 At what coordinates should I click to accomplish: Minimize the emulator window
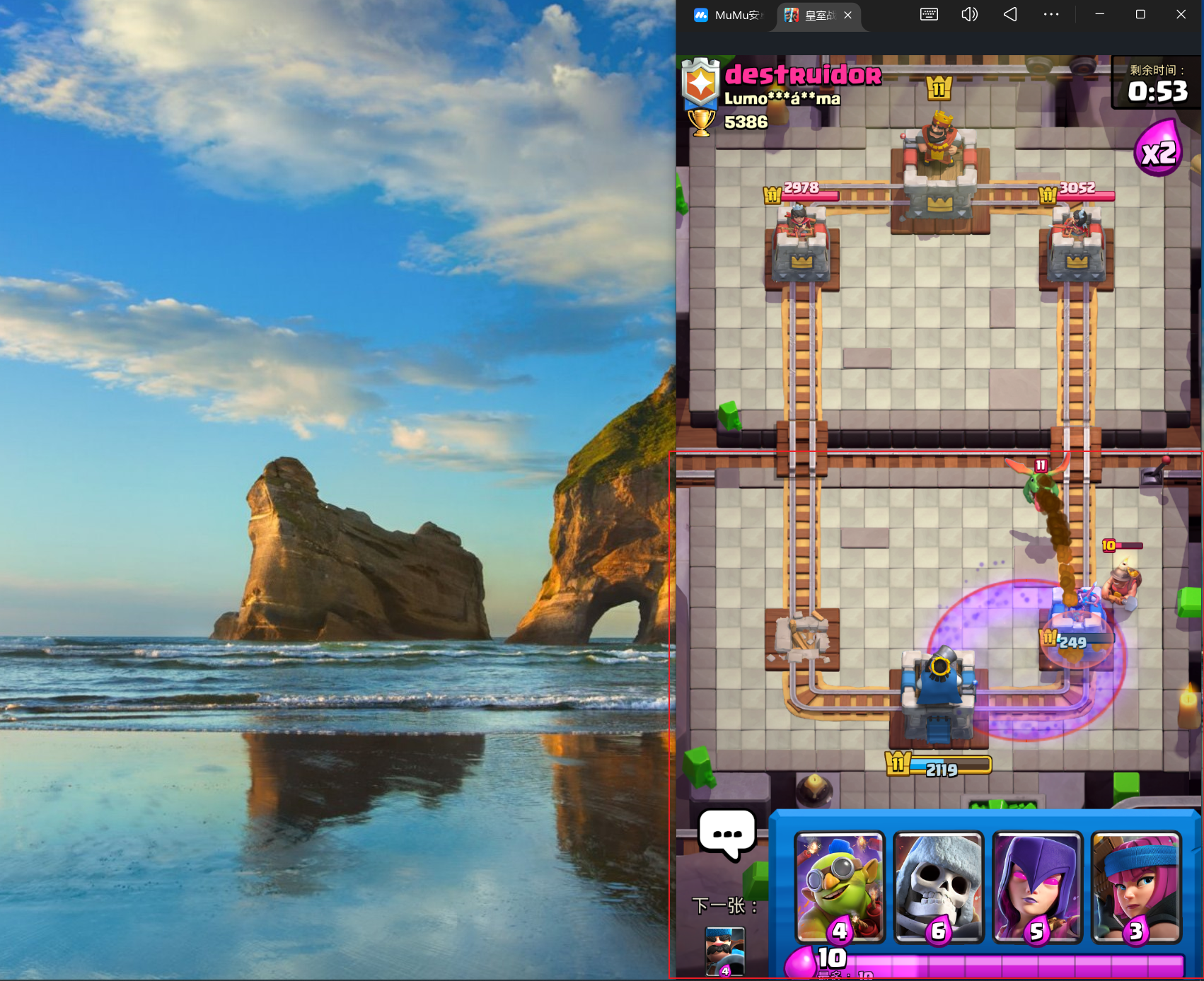coord(1099,14)
